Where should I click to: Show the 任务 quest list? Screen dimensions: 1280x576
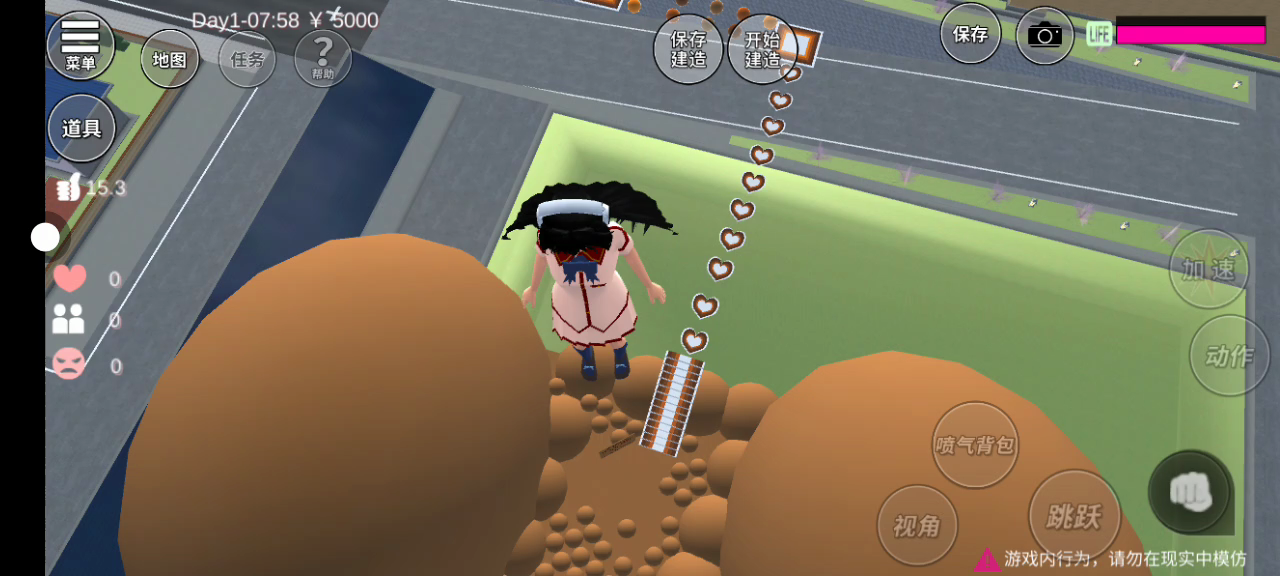coord(247,59)
